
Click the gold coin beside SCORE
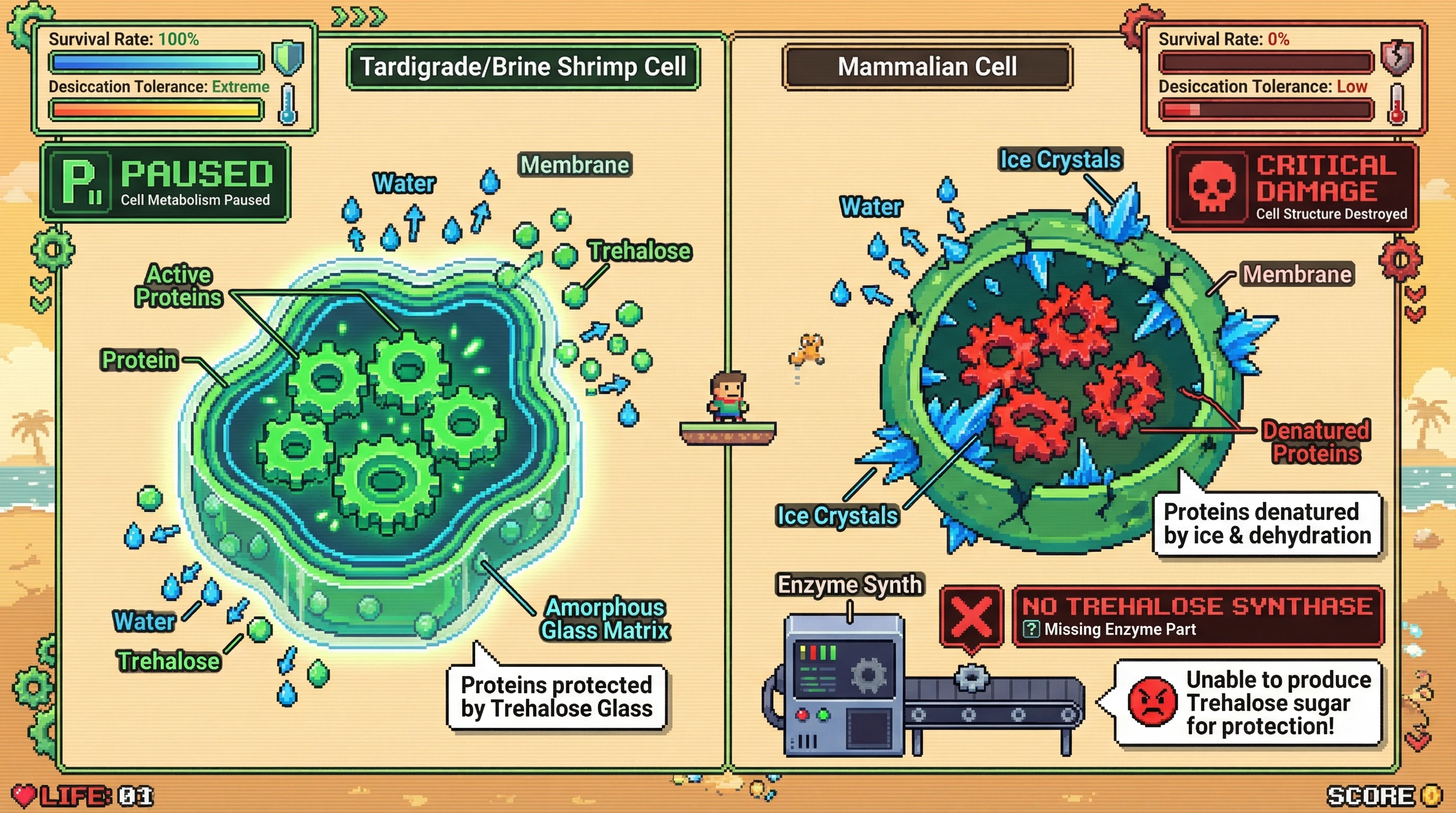tap(1432, 796)
